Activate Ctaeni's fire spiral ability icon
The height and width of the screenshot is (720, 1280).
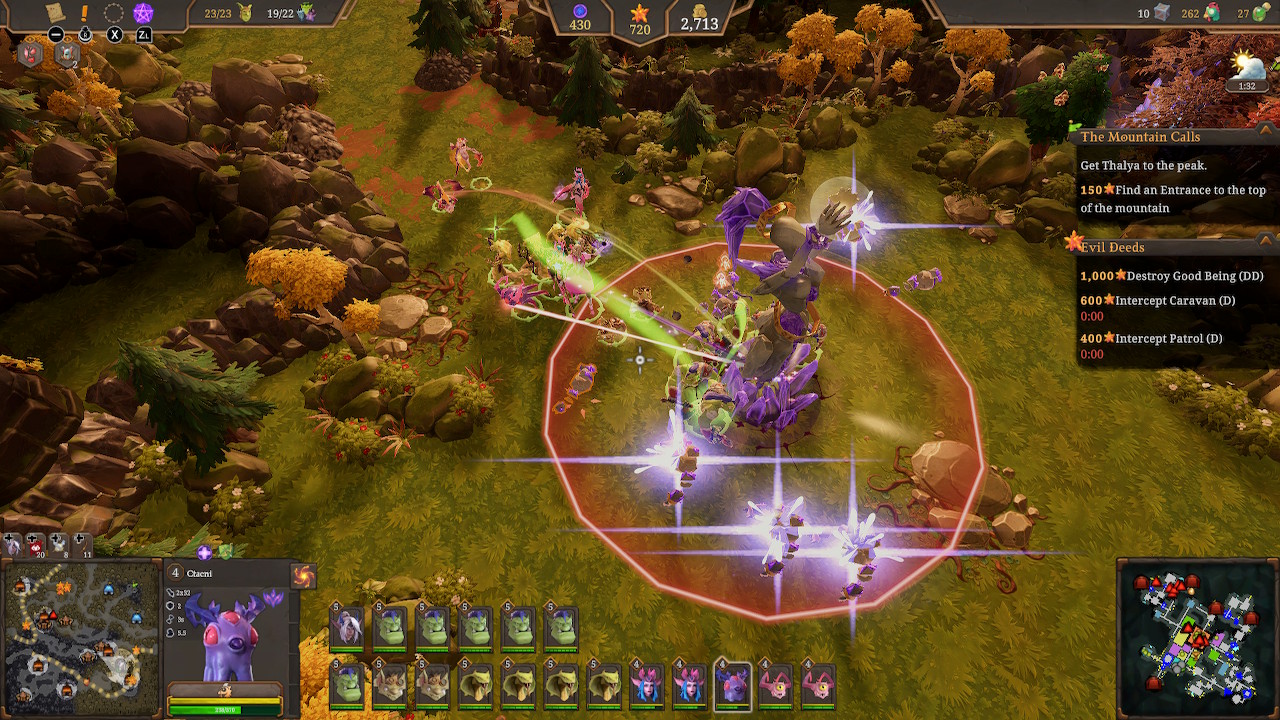[x=304, y=575]
